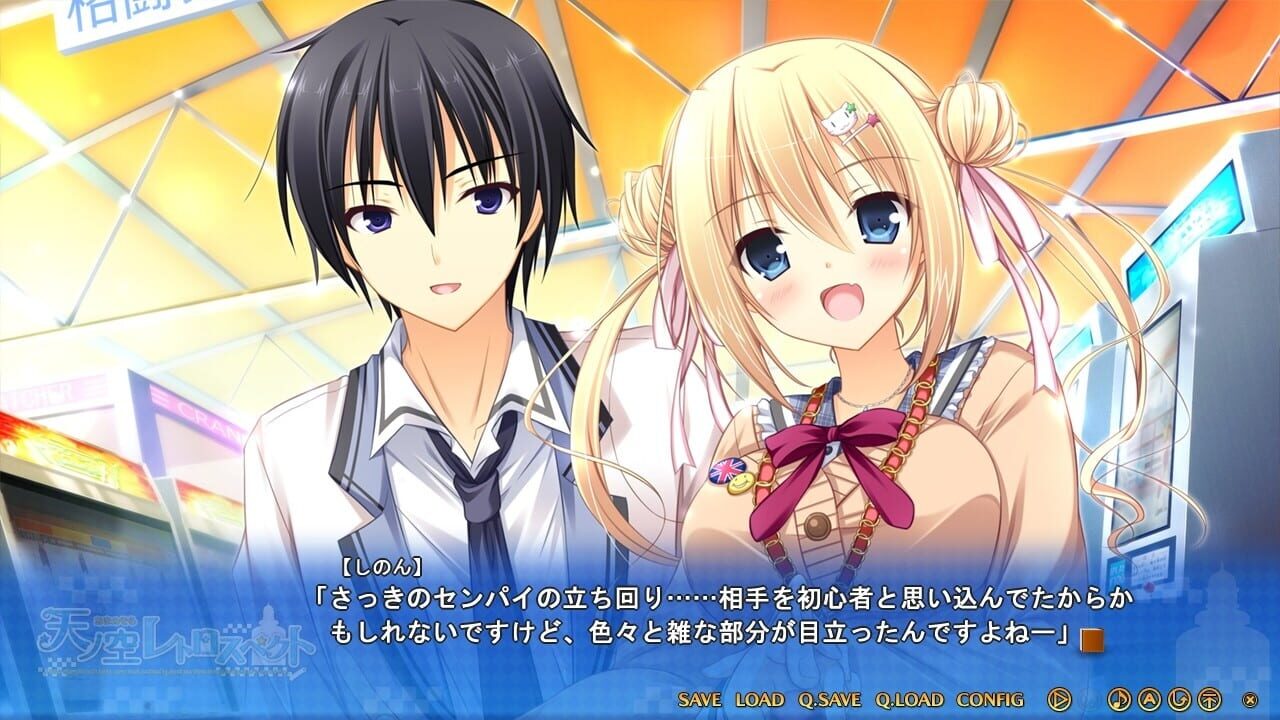The width and height of the screenshot is (1280, 720).
Task: Hide the message window with the up-arrow icon
Action: click(1210, 699)
